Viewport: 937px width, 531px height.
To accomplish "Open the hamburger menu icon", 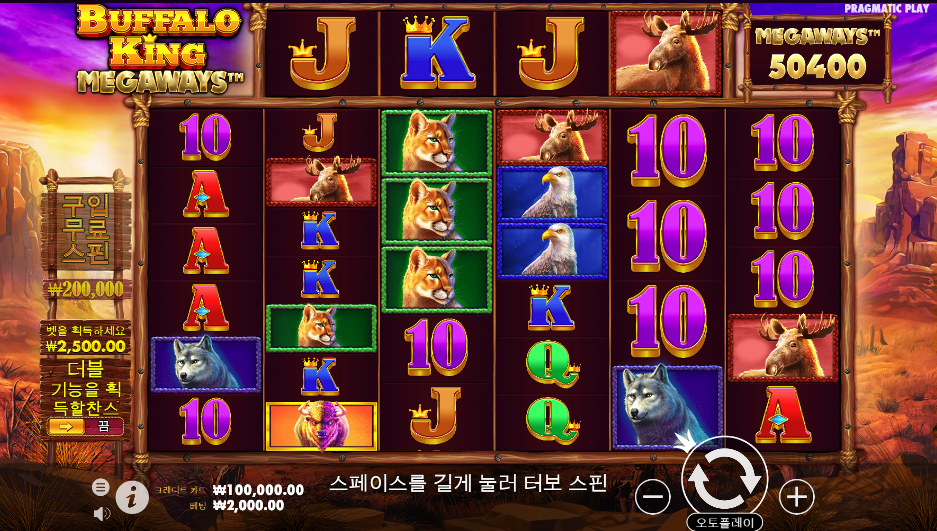I will [x=101, y=487].
